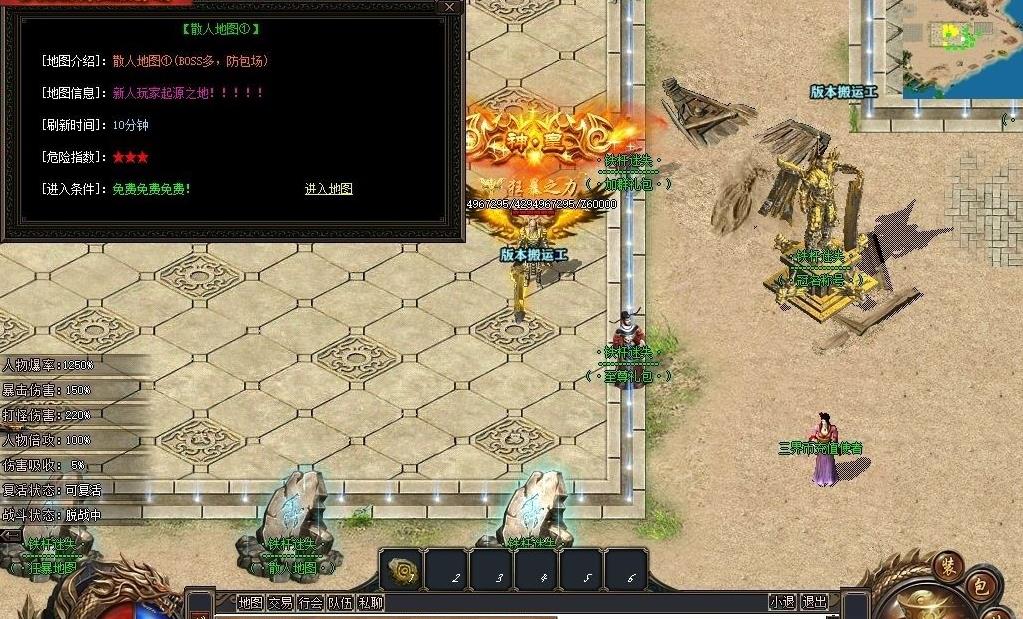1023x619 pixels.
Task: Open the 交易 trade button
Action: click(280, 602)
